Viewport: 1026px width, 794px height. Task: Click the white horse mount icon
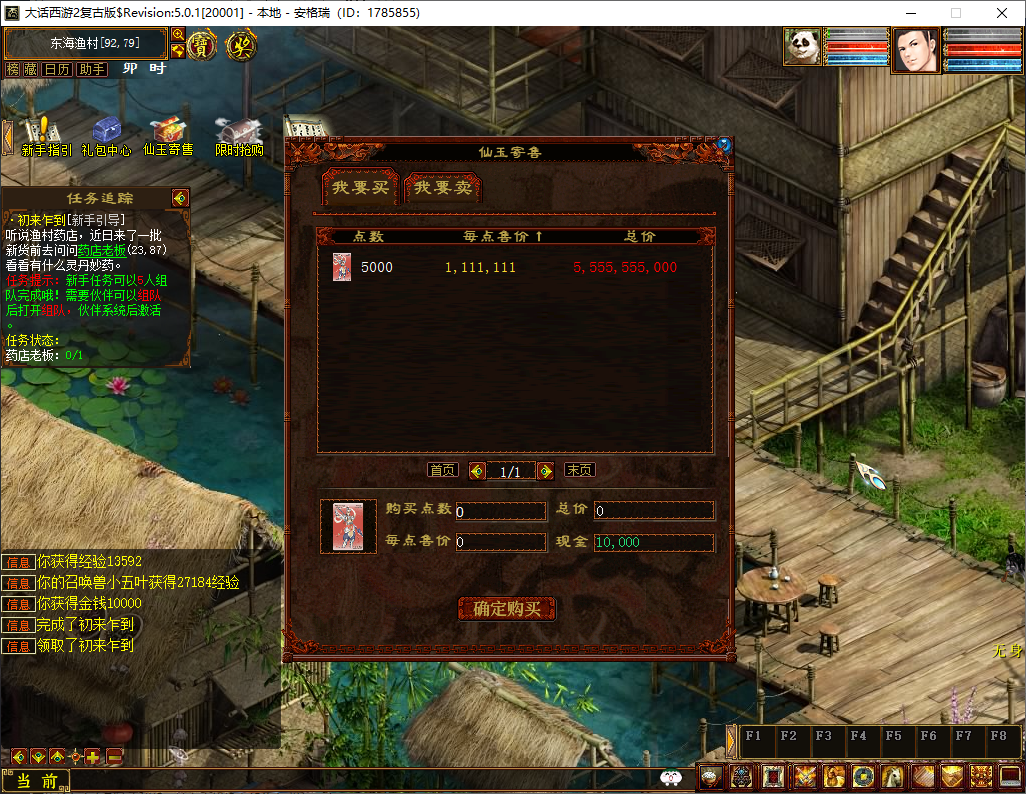pyautogui.click(x=892, y=775)
